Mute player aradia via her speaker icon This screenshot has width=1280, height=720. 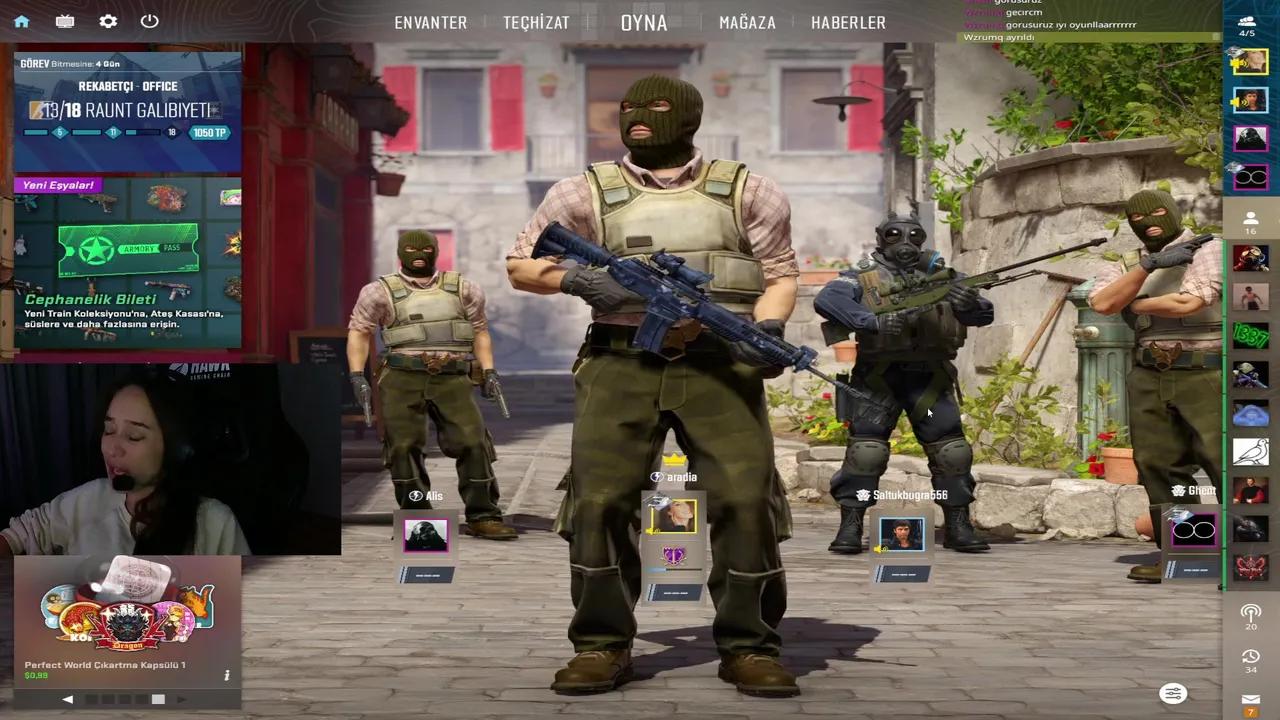coord(651,531)
